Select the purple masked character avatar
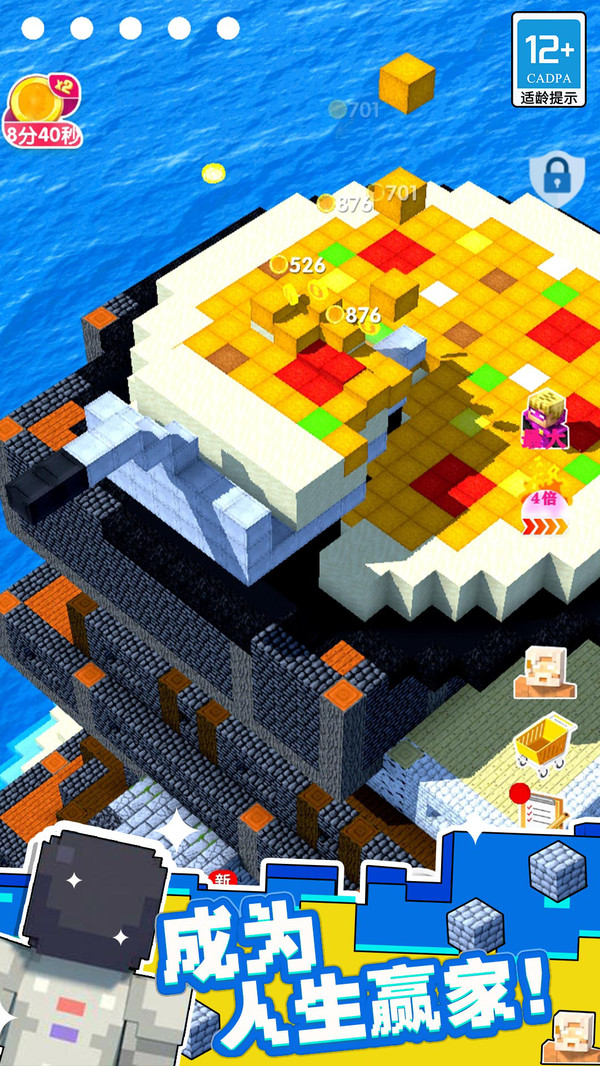The width and height of the screenshot is (600, 1066). [545, 420]
